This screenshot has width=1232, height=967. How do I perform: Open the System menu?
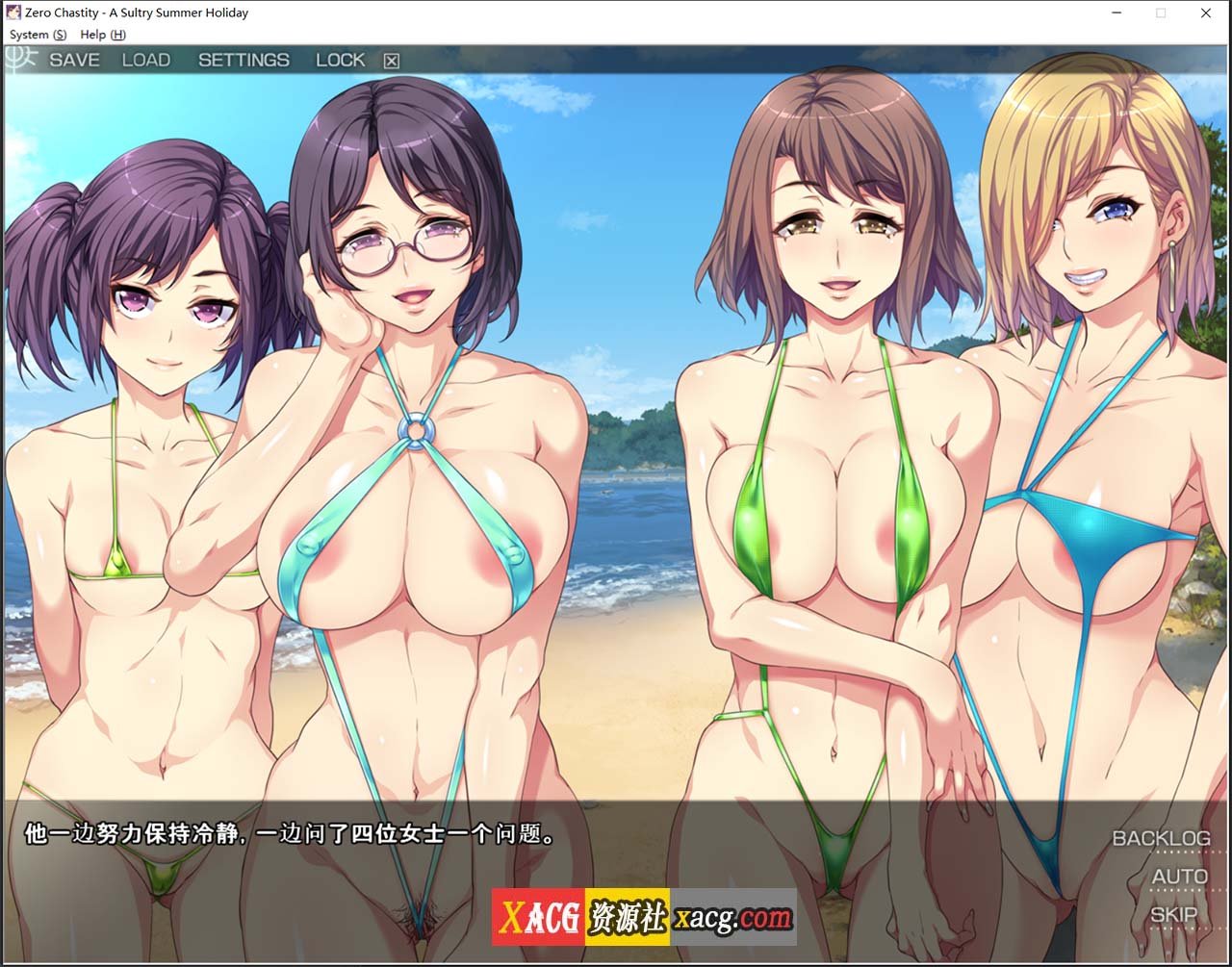38,35
